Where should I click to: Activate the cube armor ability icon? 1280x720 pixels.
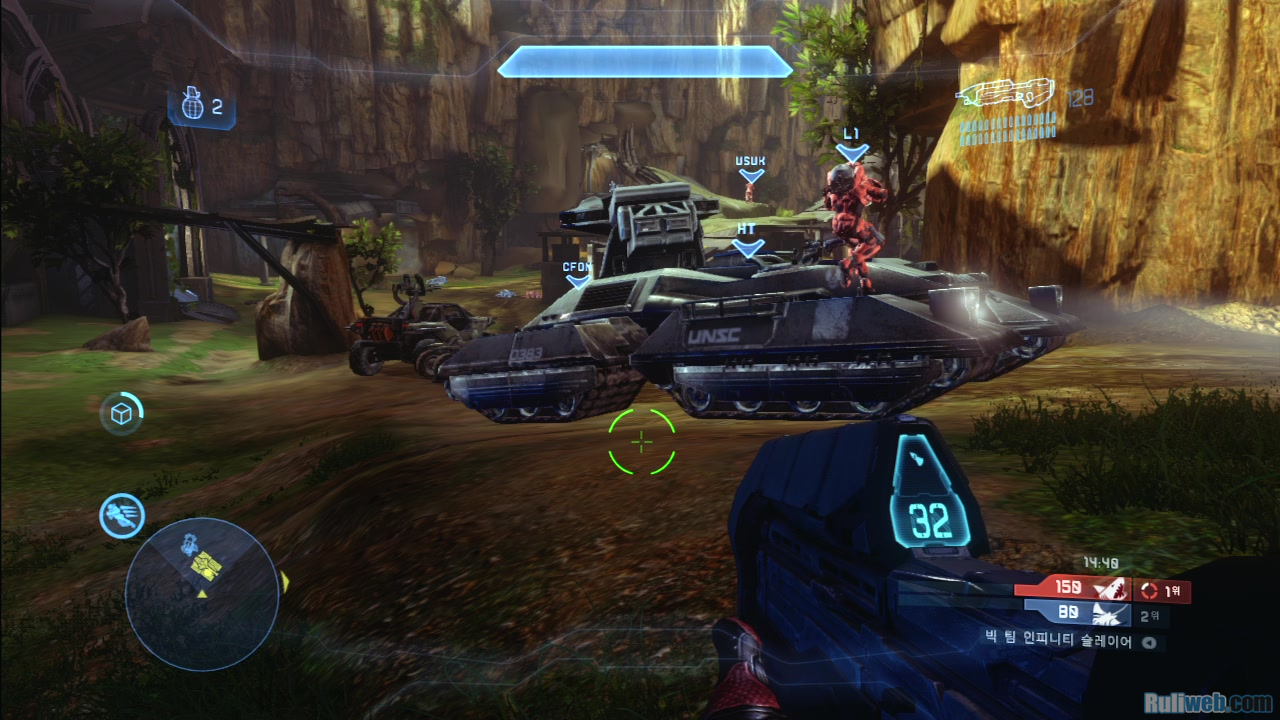[x=122, y=414]
